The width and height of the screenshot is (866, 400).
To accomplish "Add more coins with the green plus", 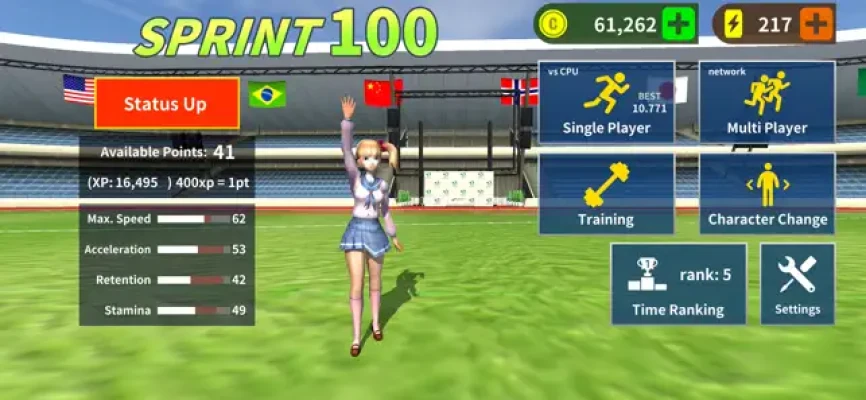I will 679,24.
